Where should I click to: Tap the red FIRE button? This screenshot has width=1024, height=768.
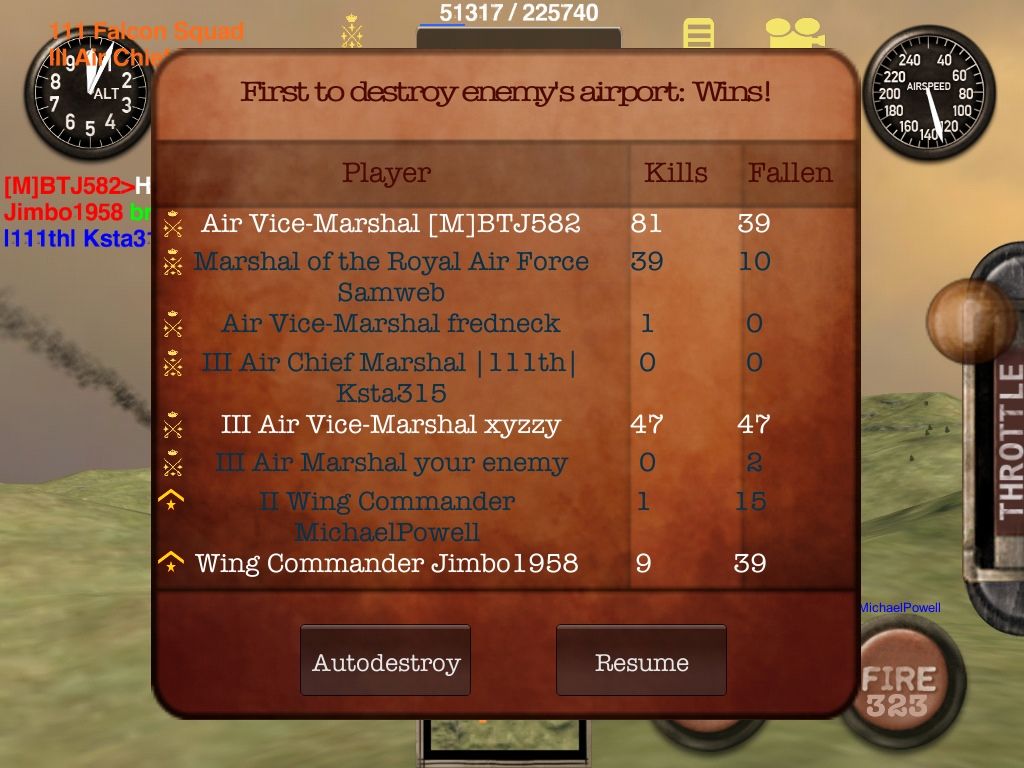(899, 688)
